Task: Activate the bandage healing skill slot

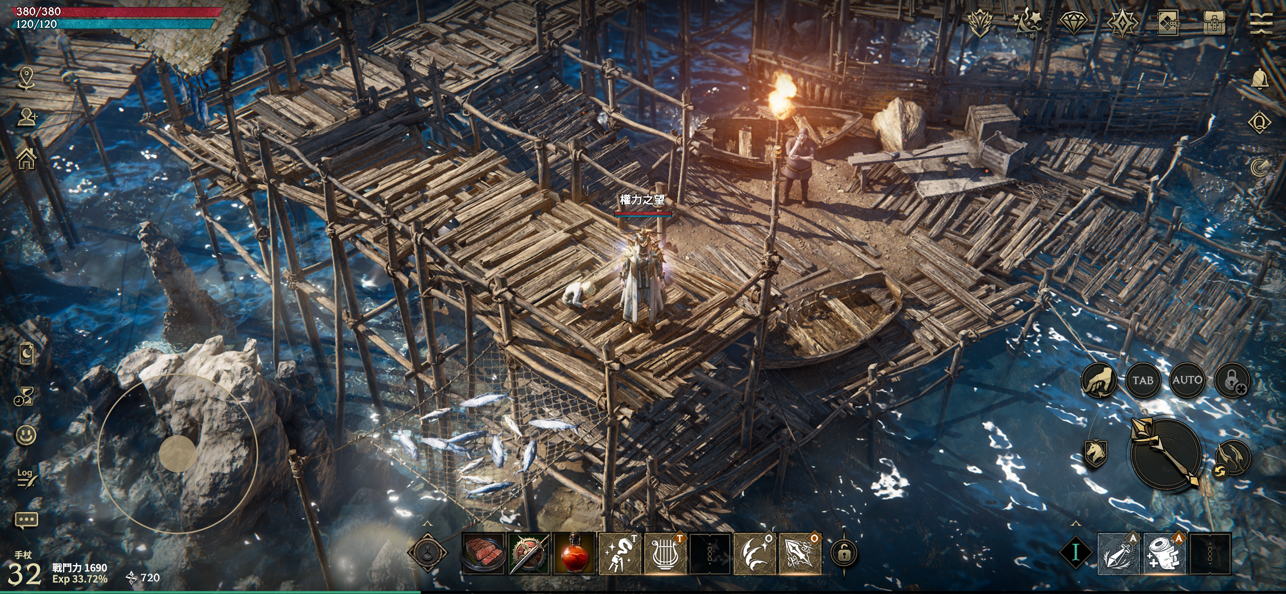Action: [1164, 554]
